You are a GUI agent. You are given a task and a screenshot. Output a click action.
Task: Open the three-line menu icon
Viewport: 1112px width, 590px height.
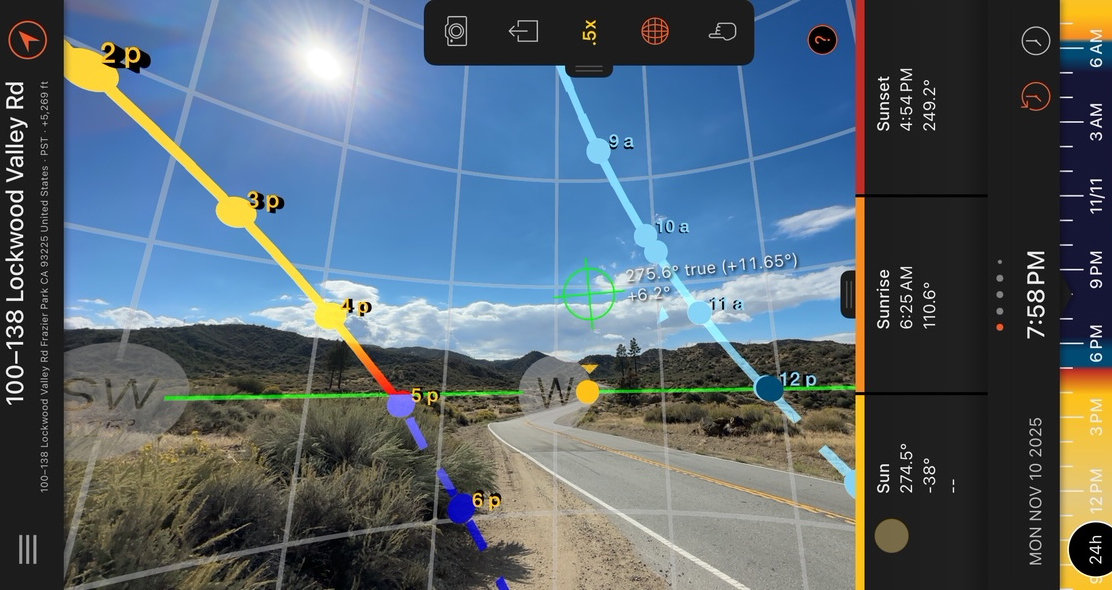coord(28,548)
